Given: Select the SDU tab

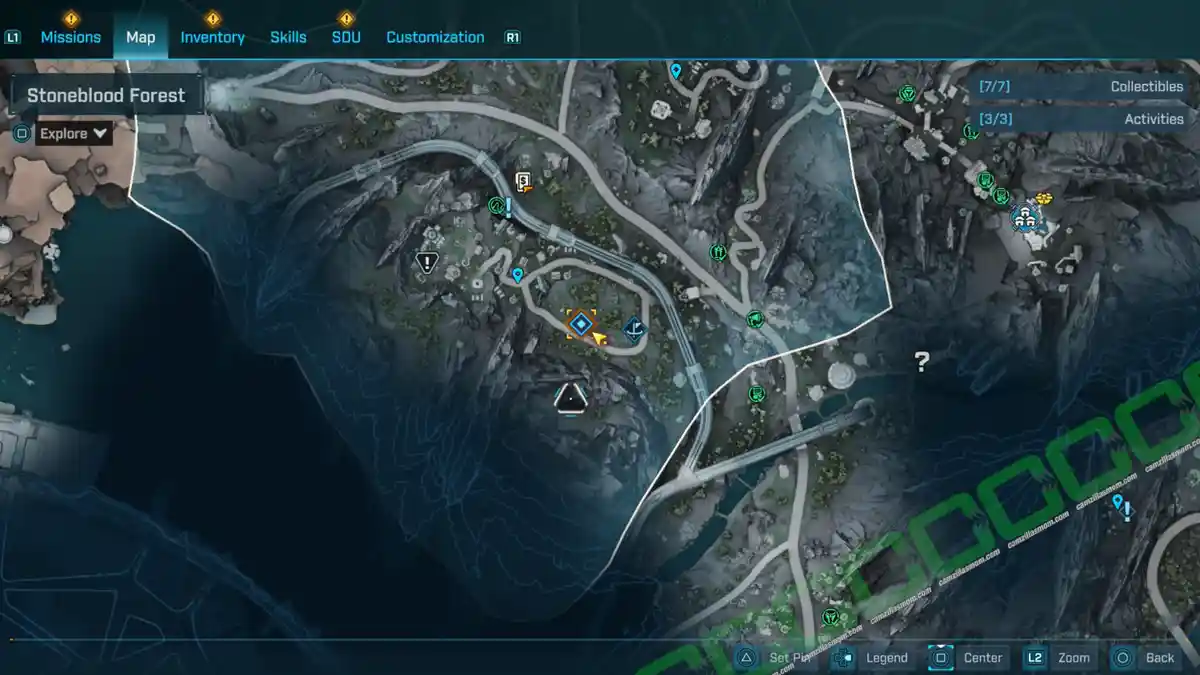Looking at the screenshot, I should point(346,37).
